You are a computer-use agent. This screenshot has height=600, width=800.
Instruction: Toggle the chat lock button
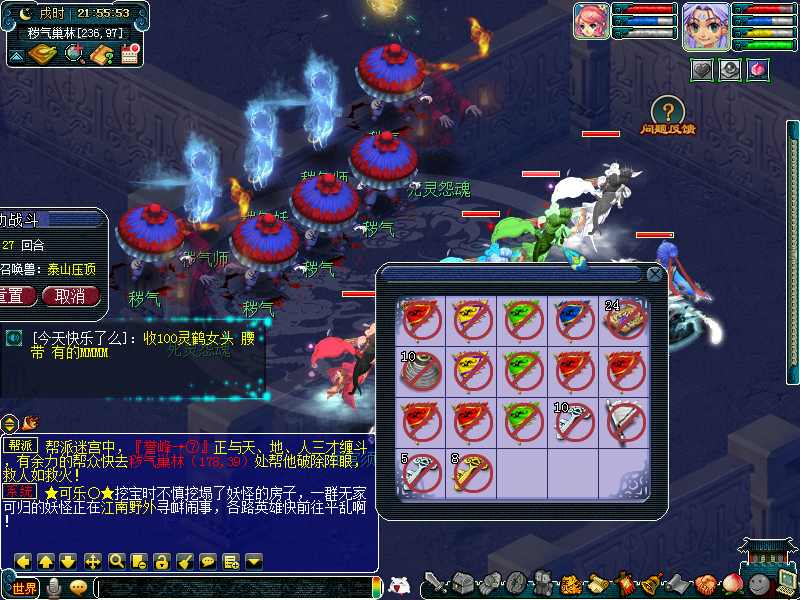162,561
